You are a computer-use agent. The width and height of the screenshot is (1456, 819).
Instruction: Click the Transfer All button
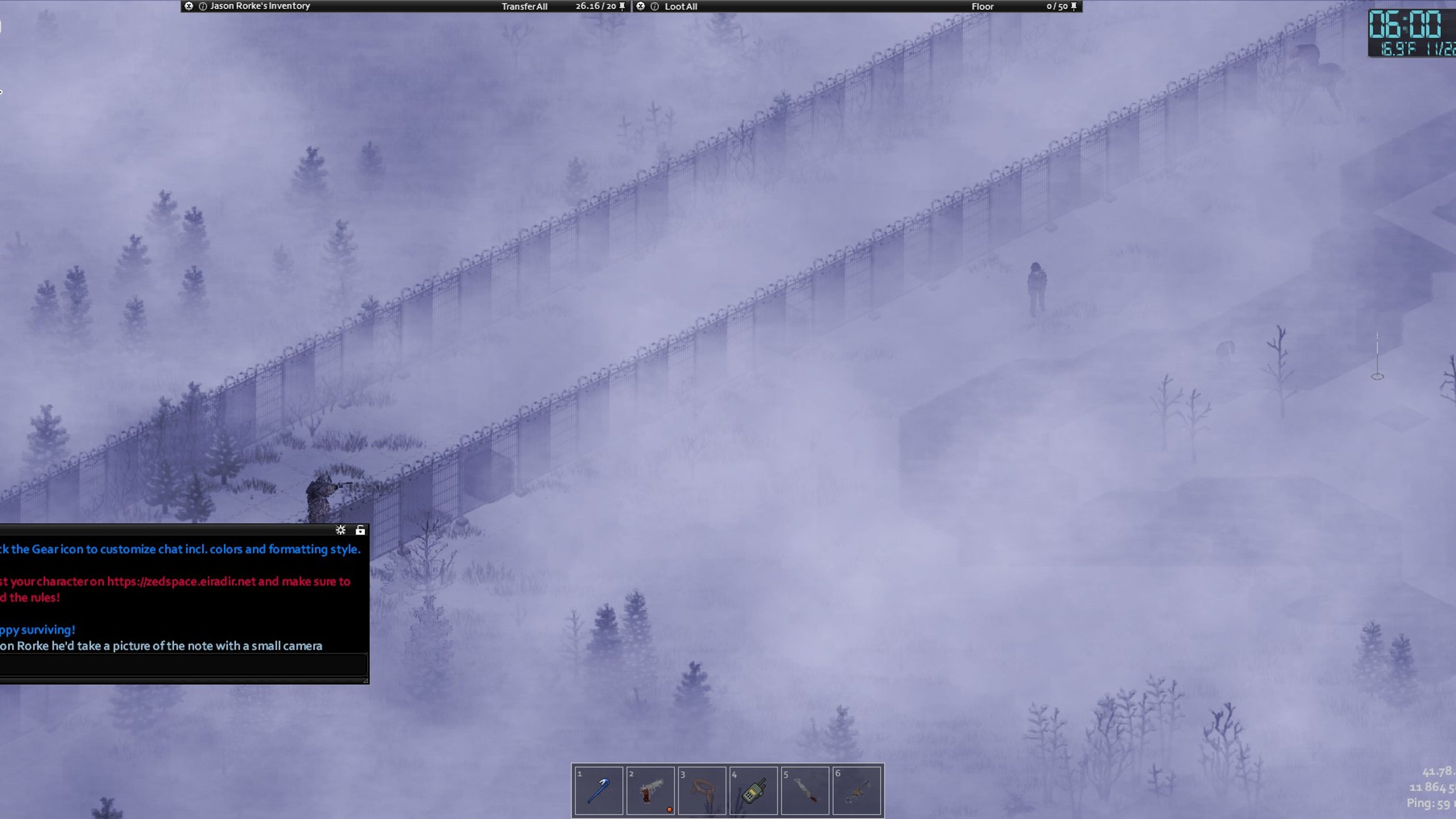click(524, 6)
